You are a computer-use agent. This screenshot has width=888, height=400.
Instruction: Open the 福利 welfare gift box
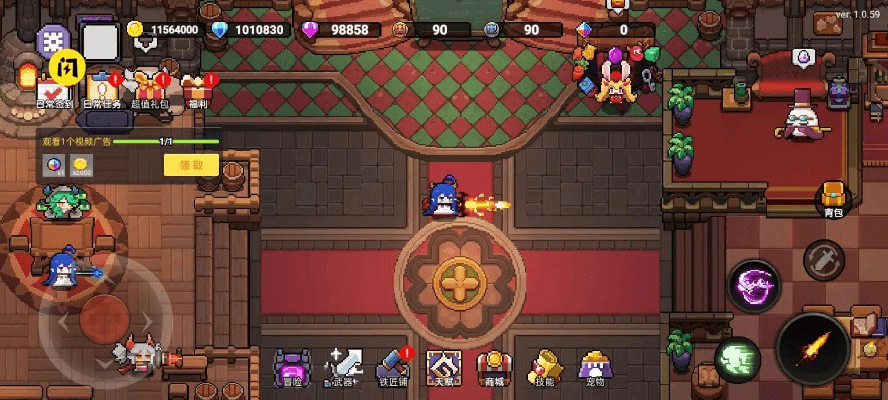[x=197, y=89]
